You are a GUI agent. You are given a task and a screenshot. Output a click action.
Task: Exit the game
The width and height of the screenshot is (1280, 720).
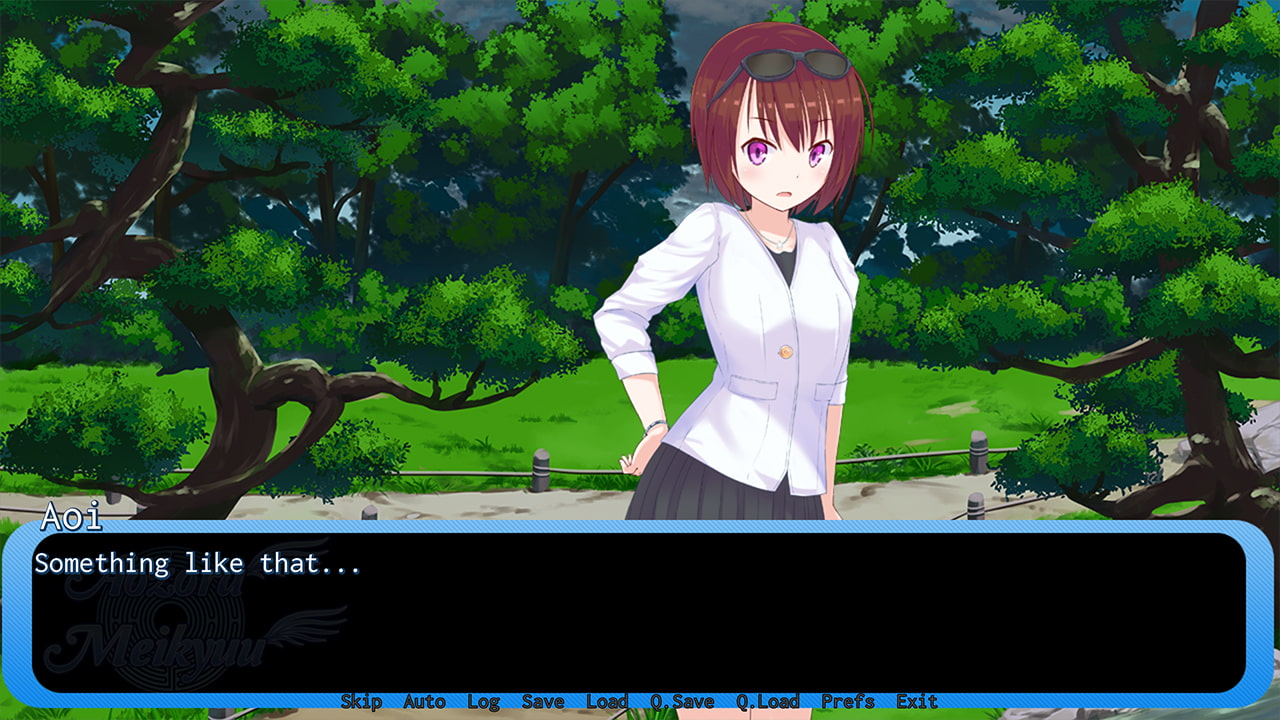tap(916, 702)
